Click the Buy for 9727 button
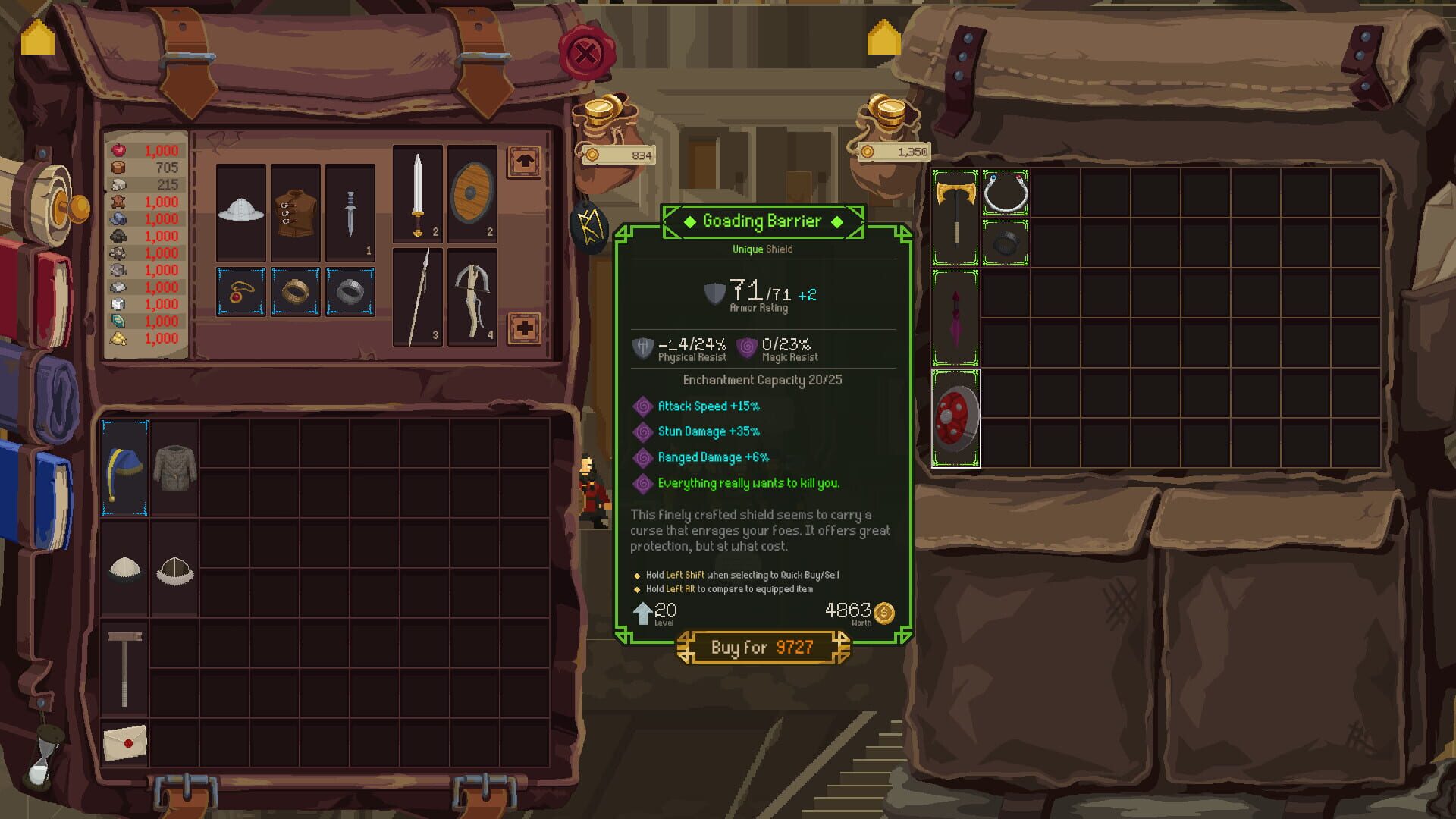Screen dimensions: 1456x819 click(761, 648)
